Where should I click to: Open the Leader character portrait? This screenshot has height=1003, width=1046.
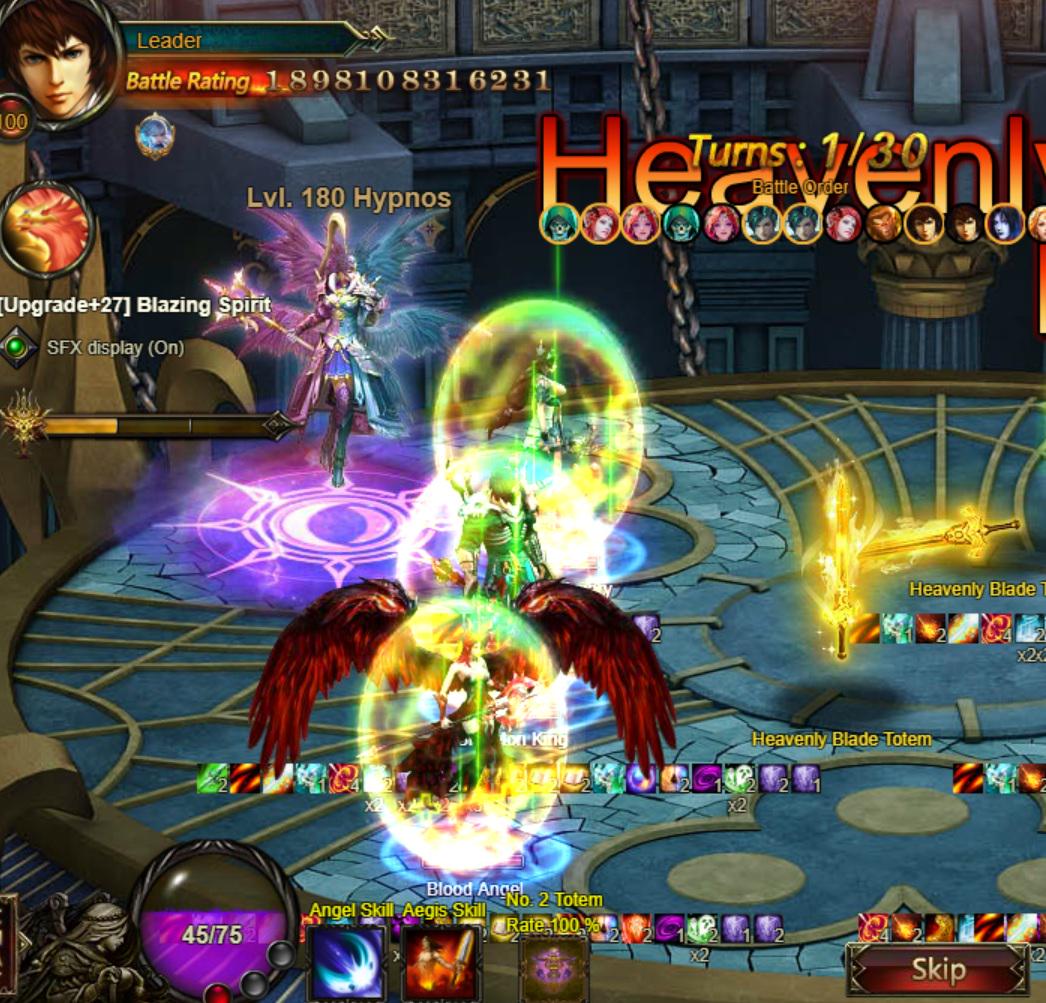(60, 60)
